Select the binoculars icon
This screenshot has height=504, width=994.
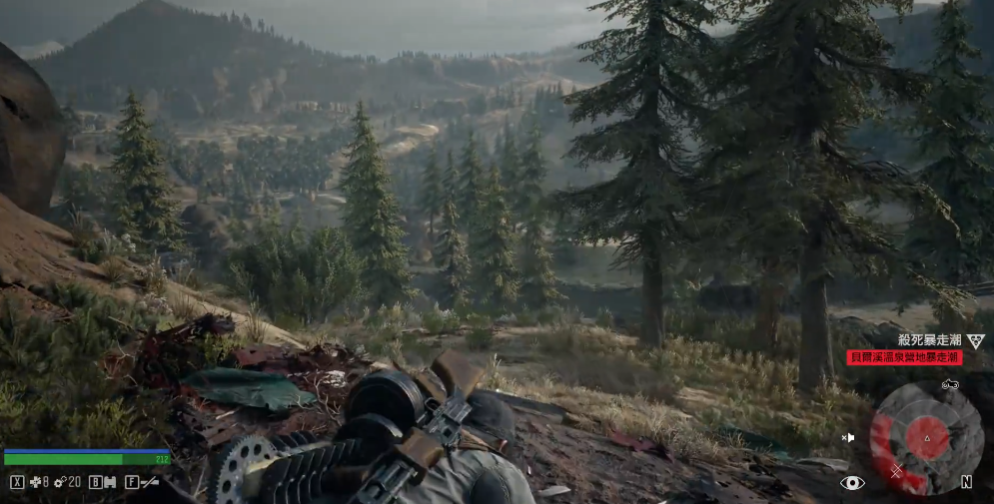point(109,482)
